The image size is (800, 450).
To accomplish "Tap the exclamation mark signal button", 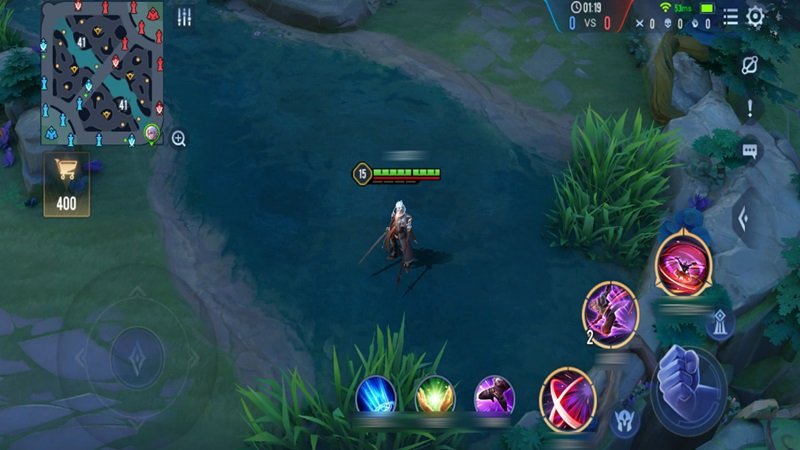I will pyautogui.click(x=749, y=109).
